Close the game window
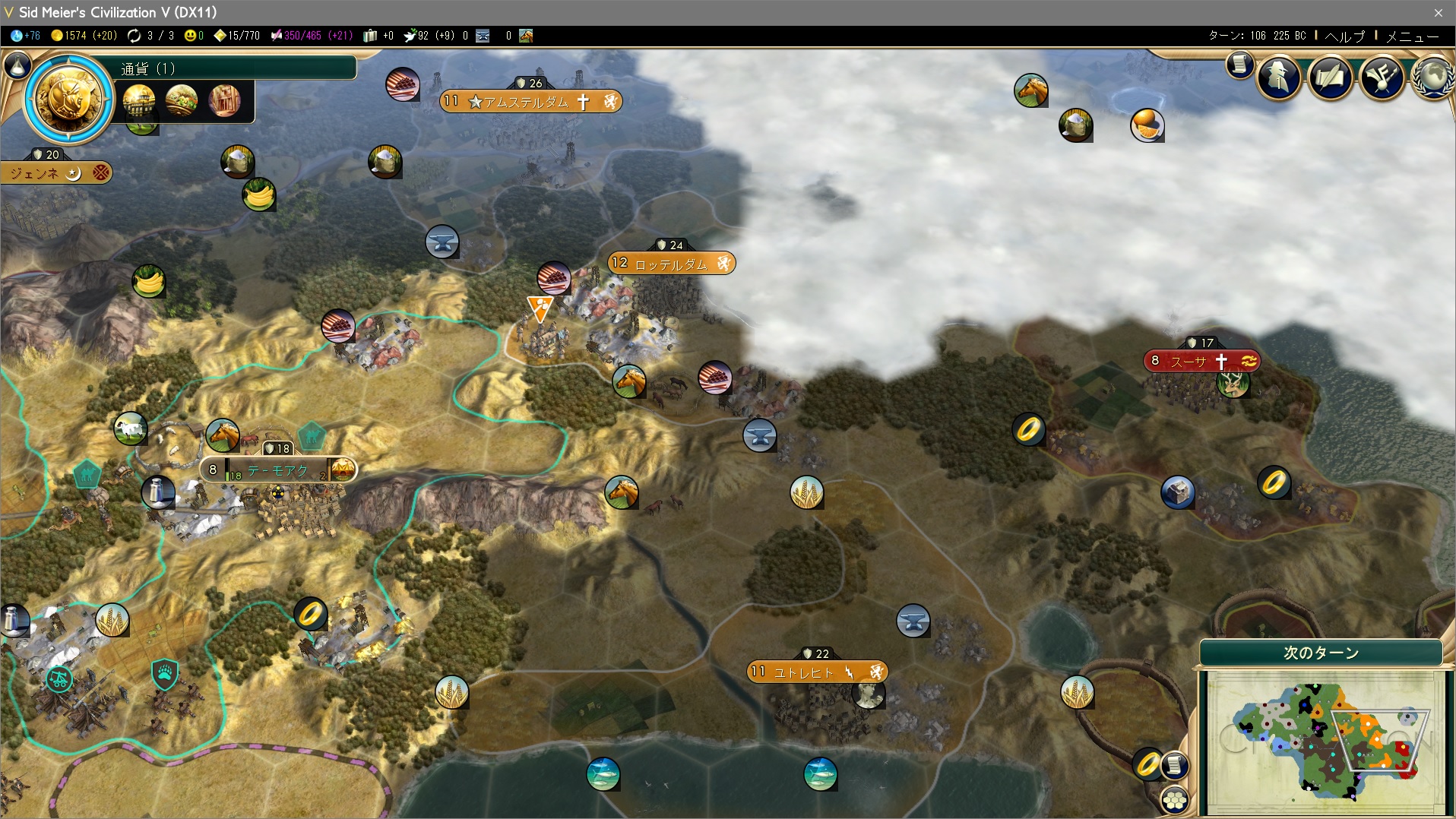1456x819 pixels. click(1438, 12)
